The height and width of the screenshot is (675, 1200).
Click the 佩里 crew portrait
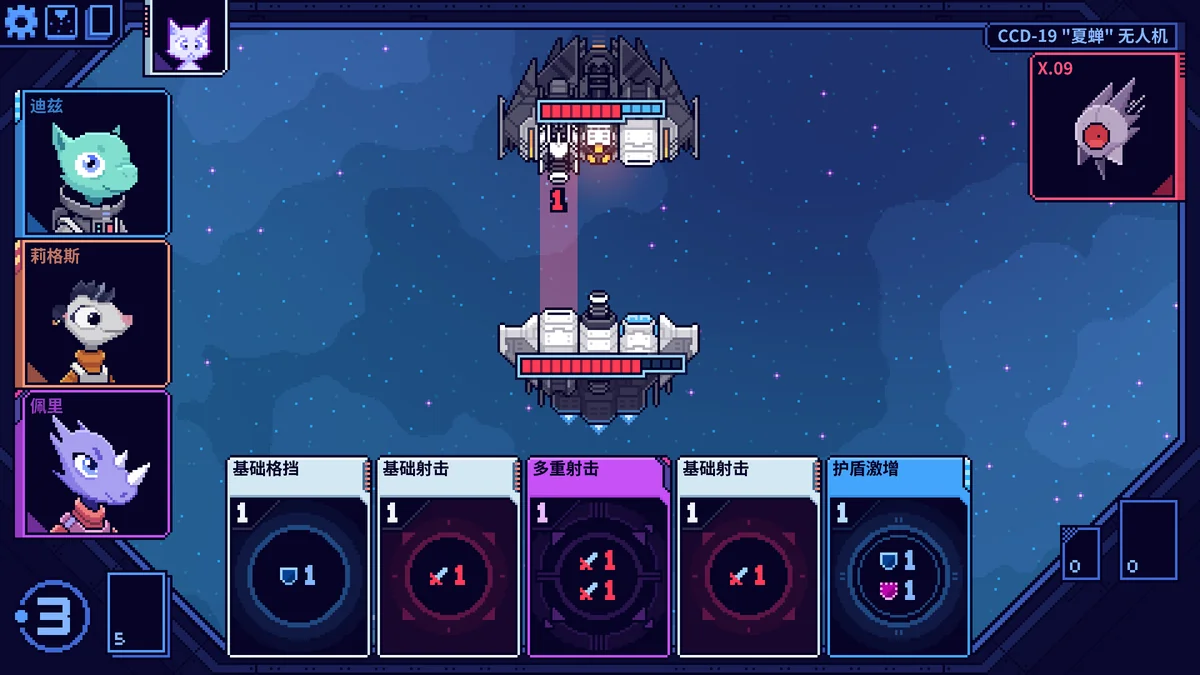point(93,464)
